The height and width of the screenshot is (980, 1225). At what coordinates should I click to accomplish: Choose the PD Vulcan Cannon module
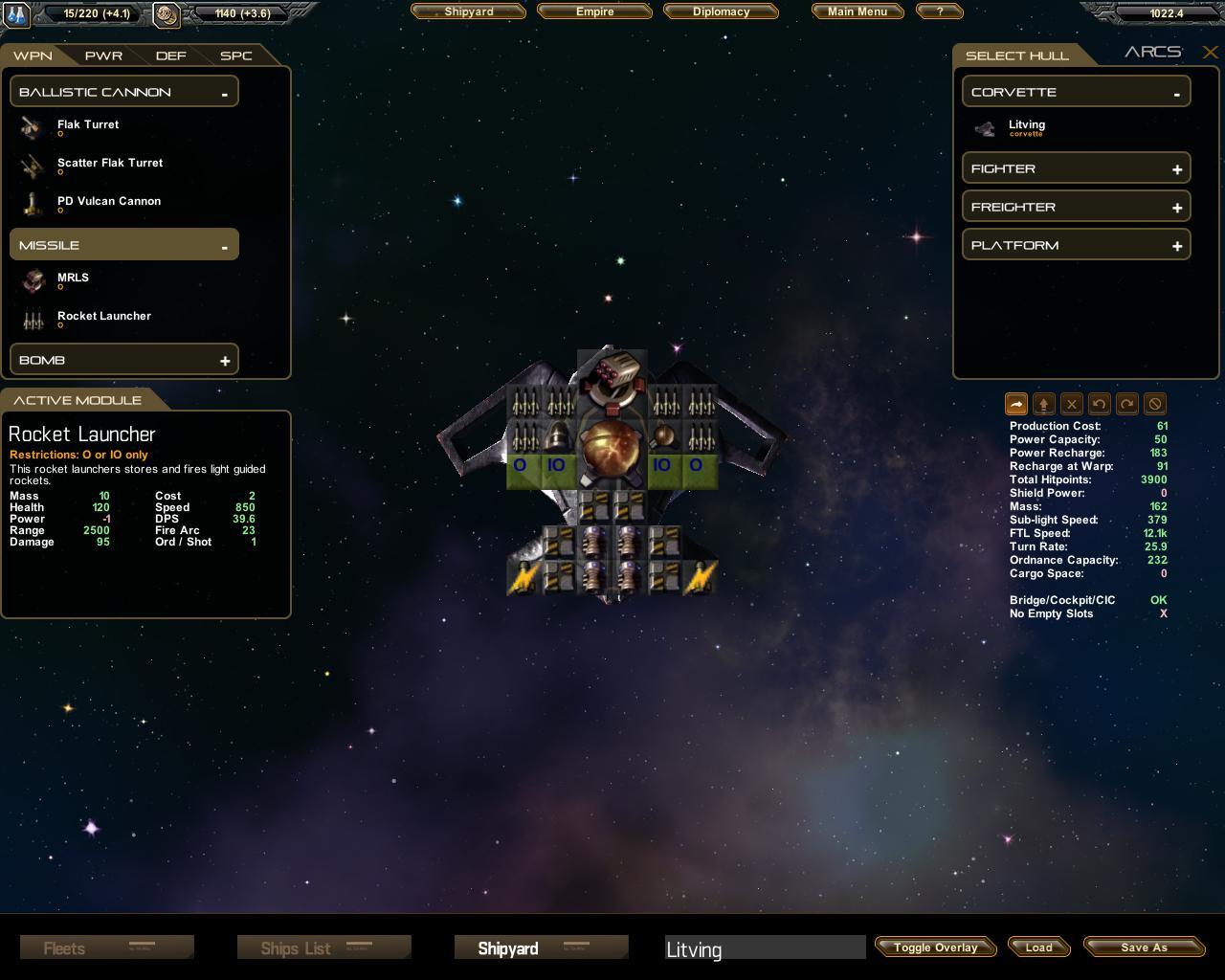coord(108,202)
